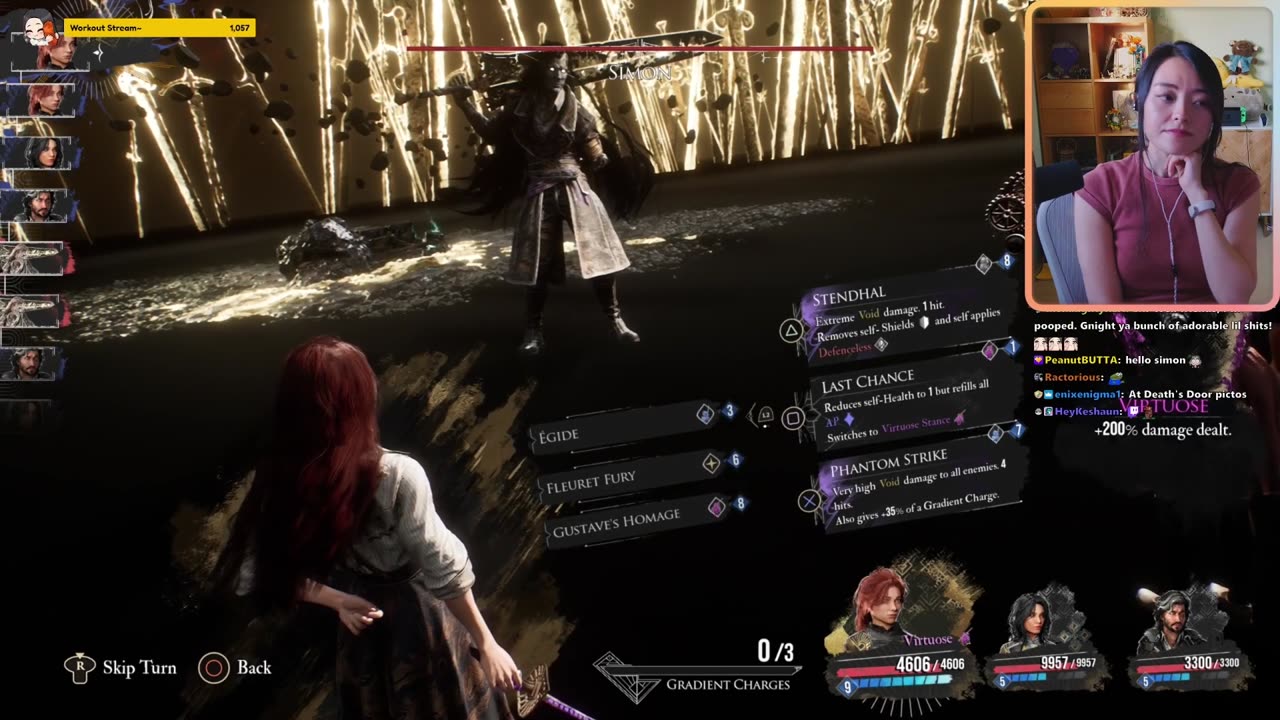Click the yellow Workout Stream goal bar

pos(160,28)
